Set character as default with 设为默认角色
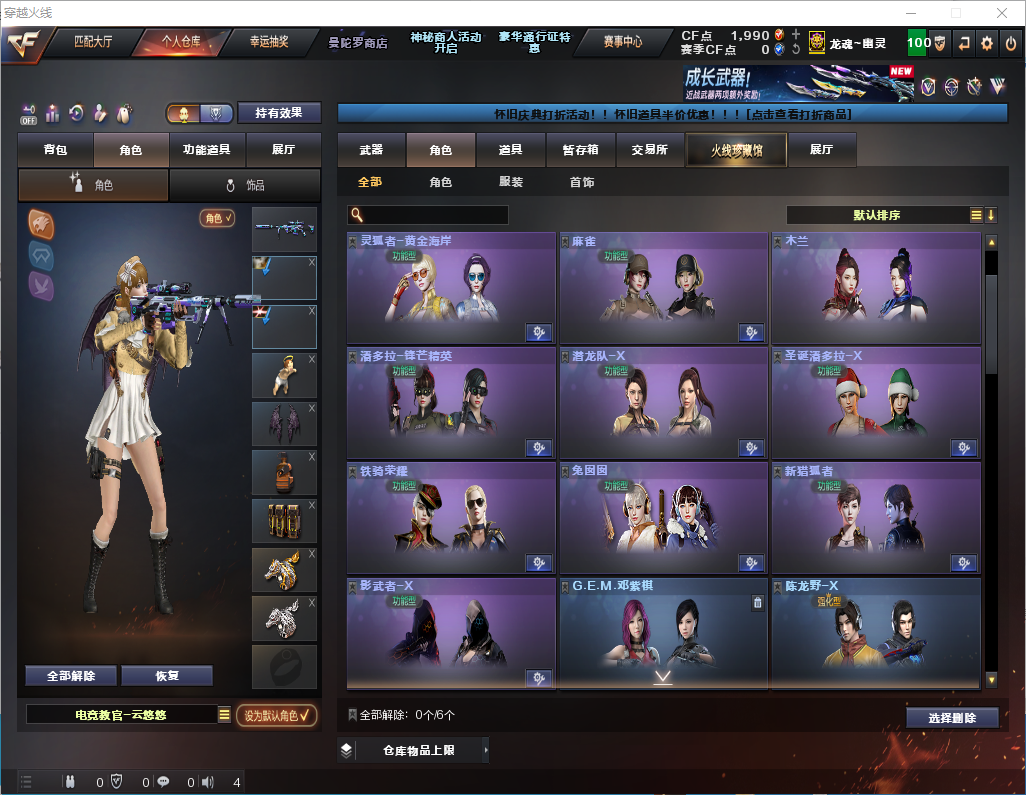1026x795 pixels. pos(276,715)
